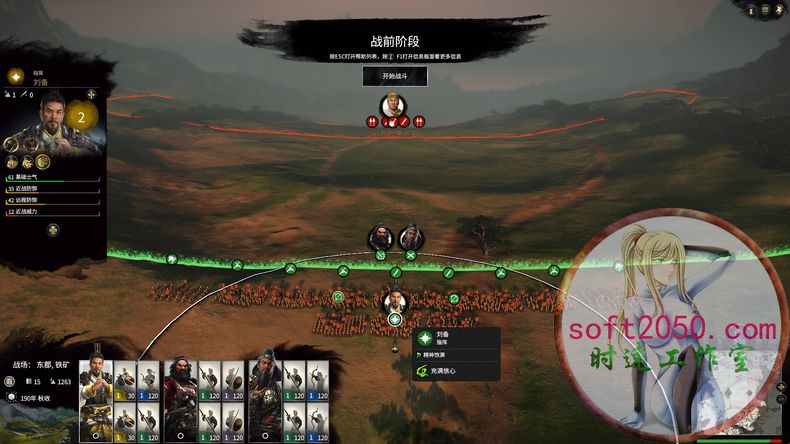Viewport: 790px width, 444px height.
Task: Select the enemy general portrait under start button
Action: [394, 105]
